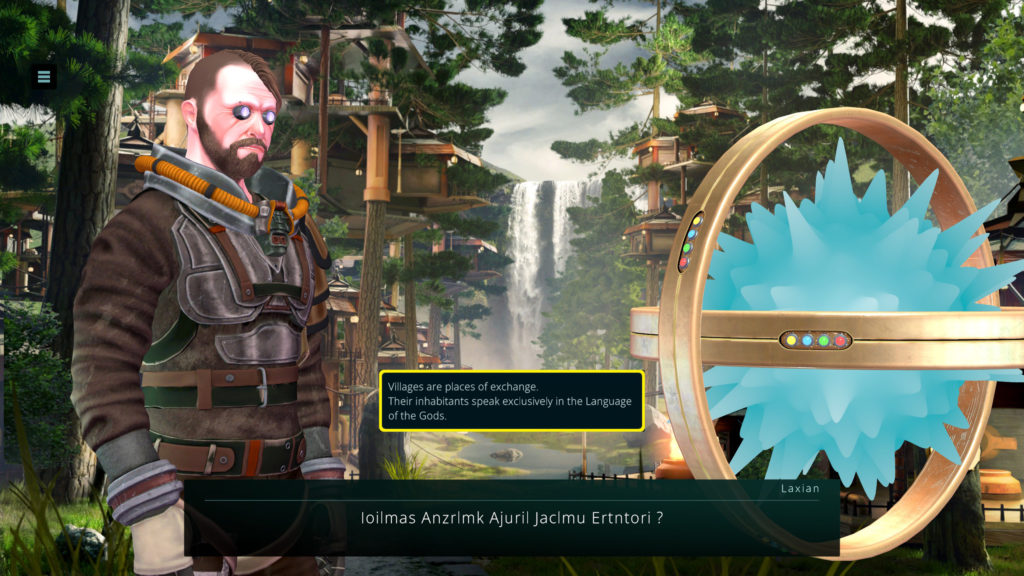Image resolution: width=1024 pixels, height=576 pixels.
Task: Advance the Laxian dialogue text box
Action: click(511, 518)
